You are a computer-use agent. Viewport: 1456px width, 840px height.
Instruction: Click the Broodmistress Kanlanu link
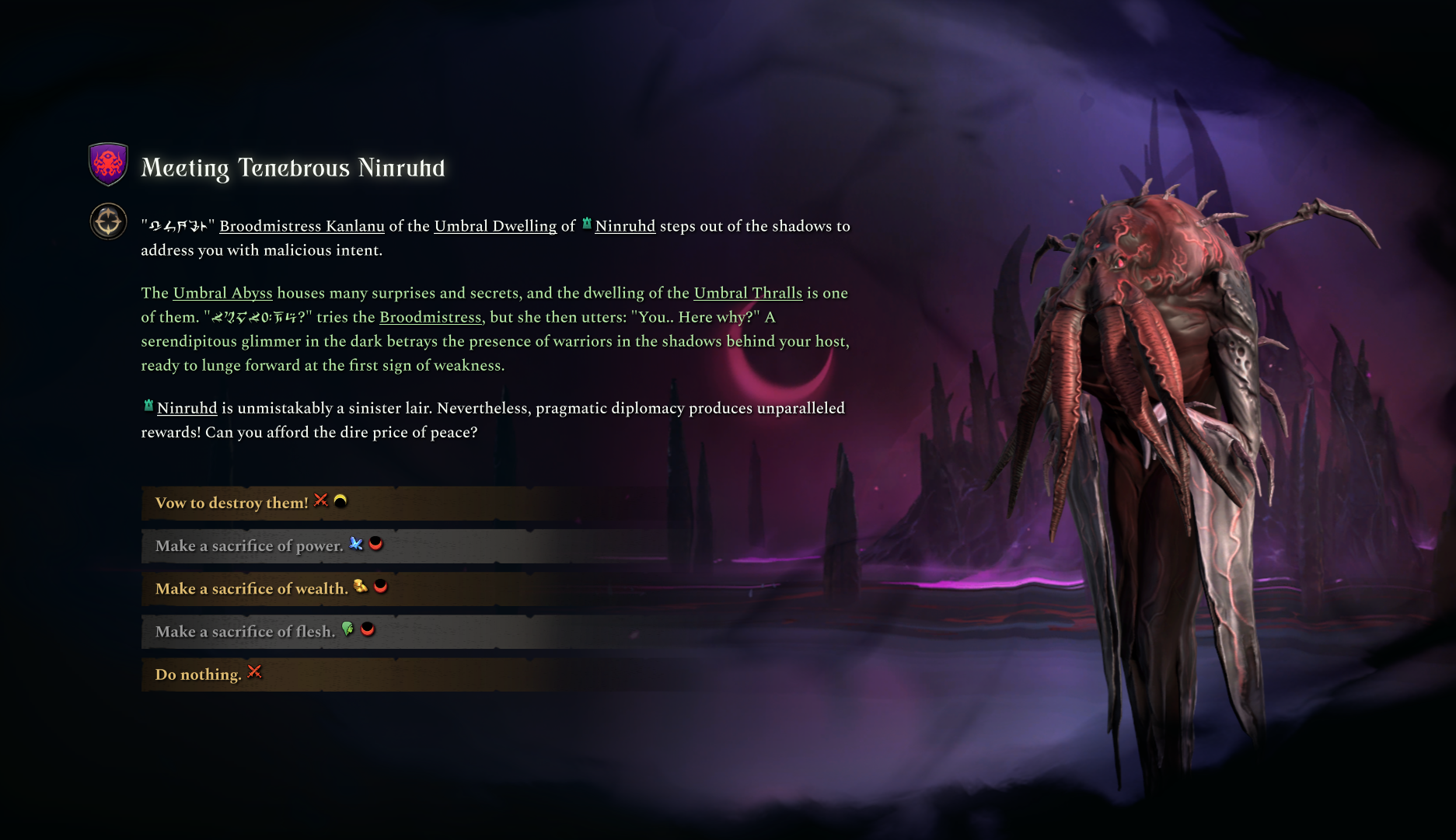tap(302, 226)
